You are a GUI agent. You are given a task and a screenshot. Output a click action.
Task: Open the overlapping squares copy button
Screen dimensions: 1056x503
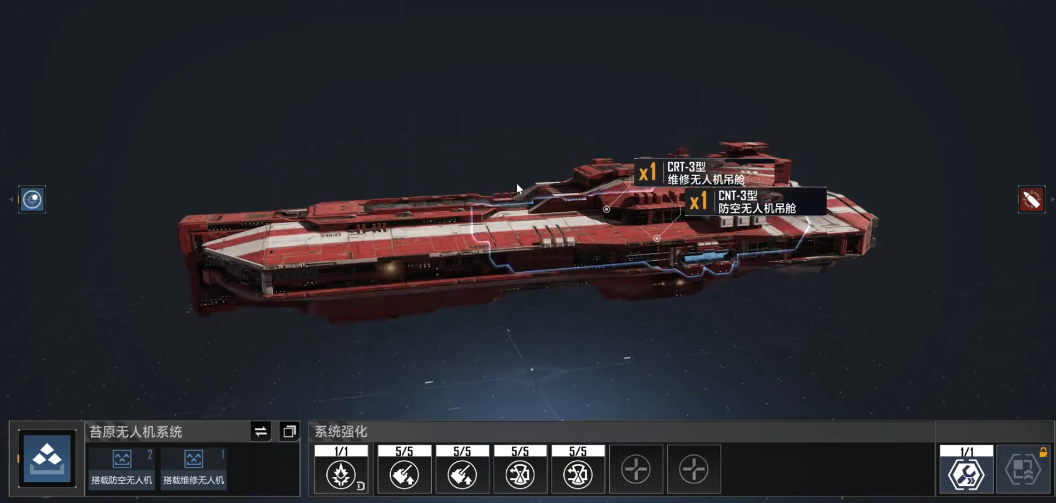[x=289, y=431]
